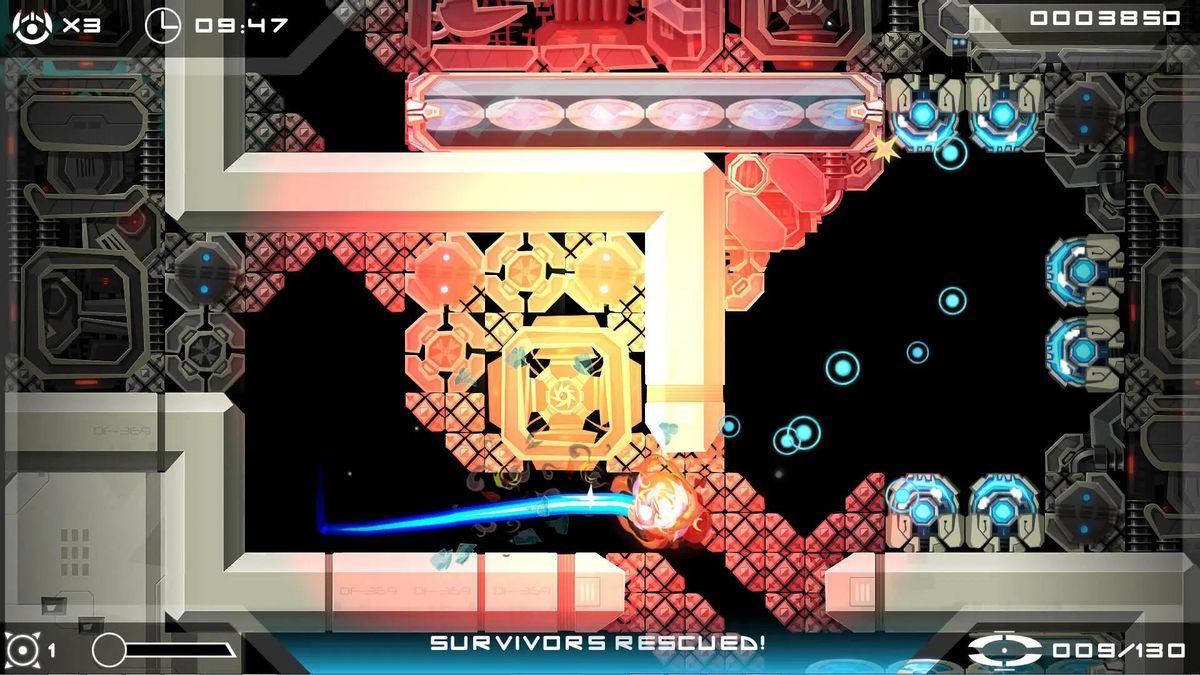Click the clock icon beside the timer
The height and width of the screenshot is (675, 1200).
[x=163, y=25]
